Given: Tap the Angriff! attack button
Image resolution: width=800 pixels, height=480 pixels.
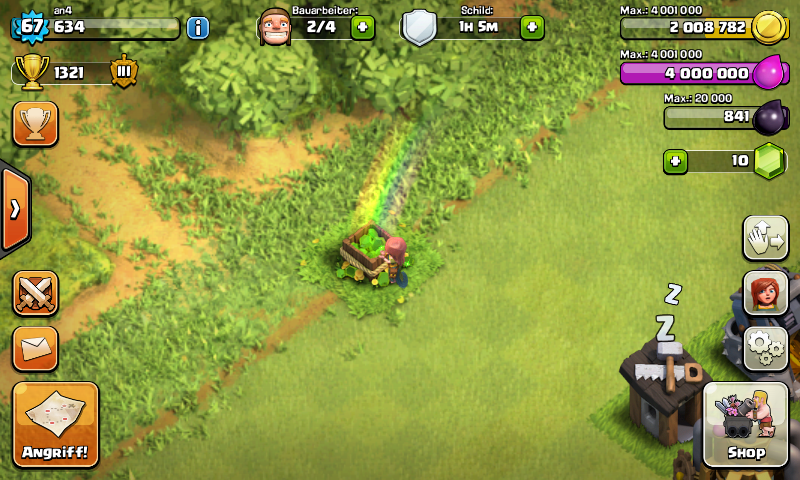Looking at the screenshot, I should coord(56,424).
